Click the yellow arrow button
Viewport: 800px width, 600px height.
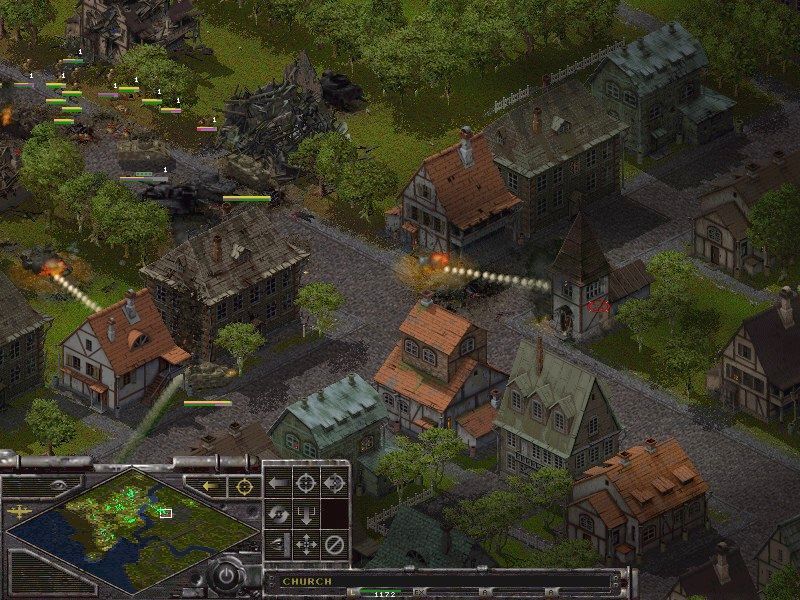(211, 486)
